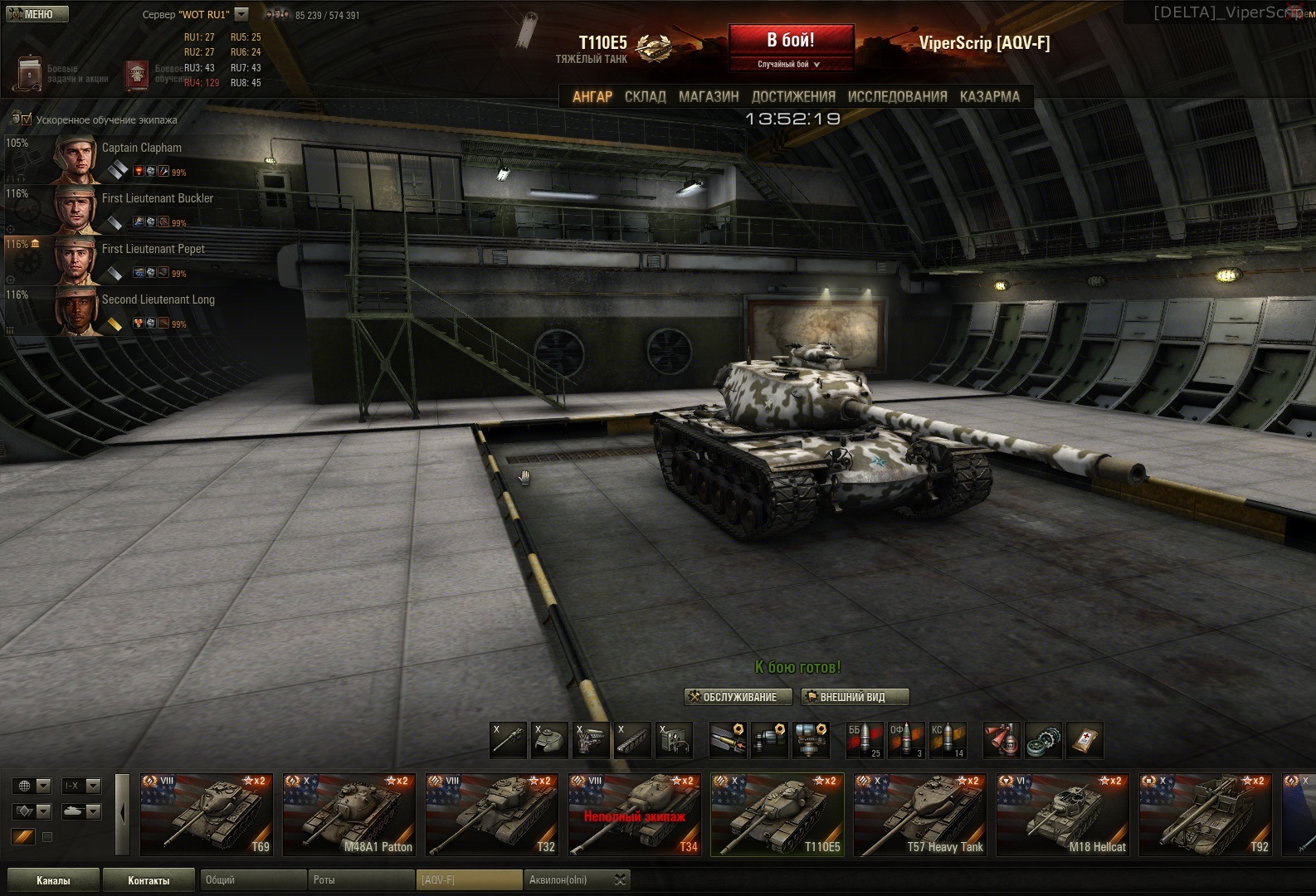The width and height of the screenshot is (1316, 896).
Task: Select crew member Captain Clapham
Action: click(x=141, y=148)
